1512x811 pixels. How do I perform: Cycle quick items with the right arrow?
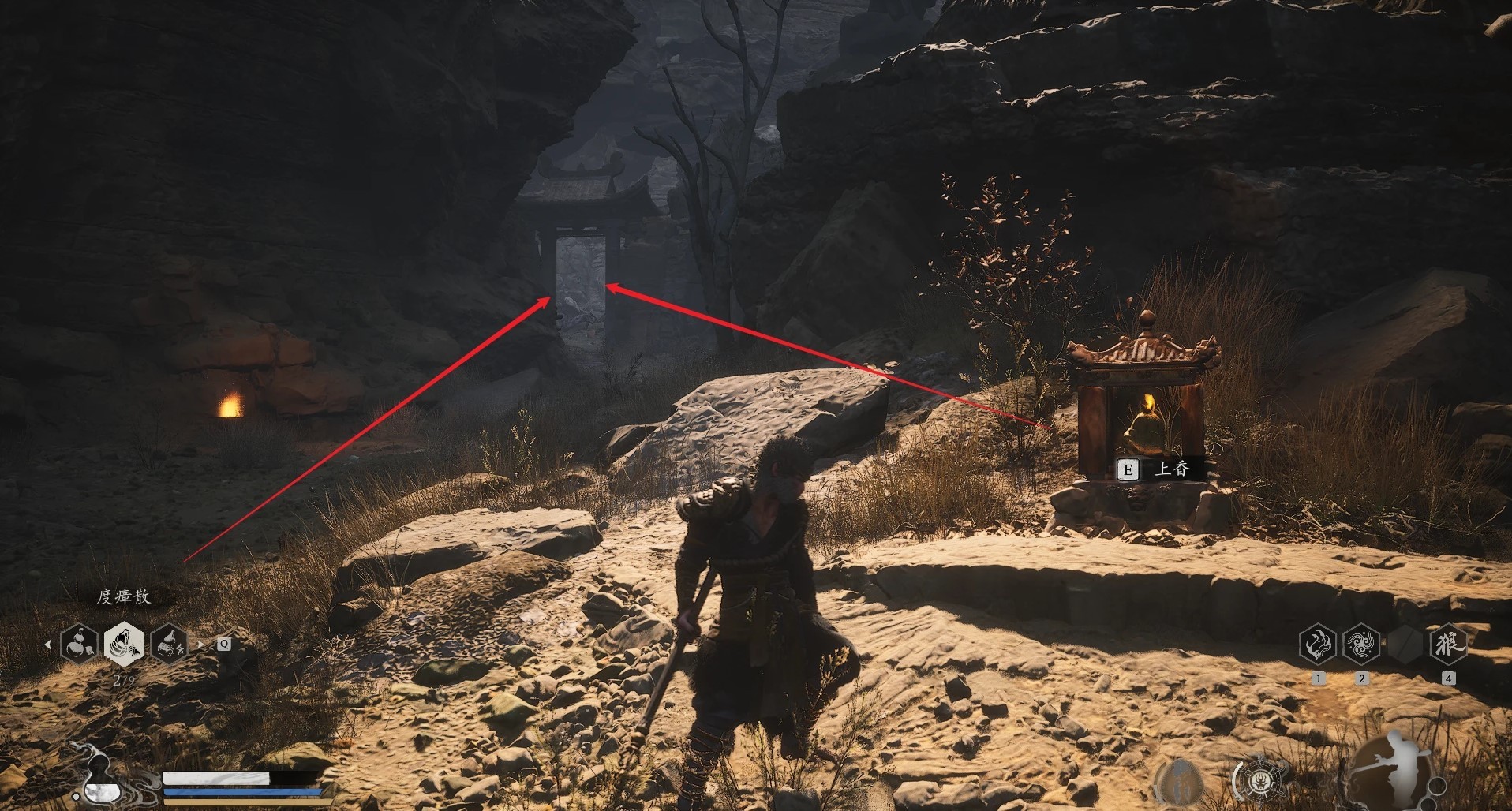(200, 645)
